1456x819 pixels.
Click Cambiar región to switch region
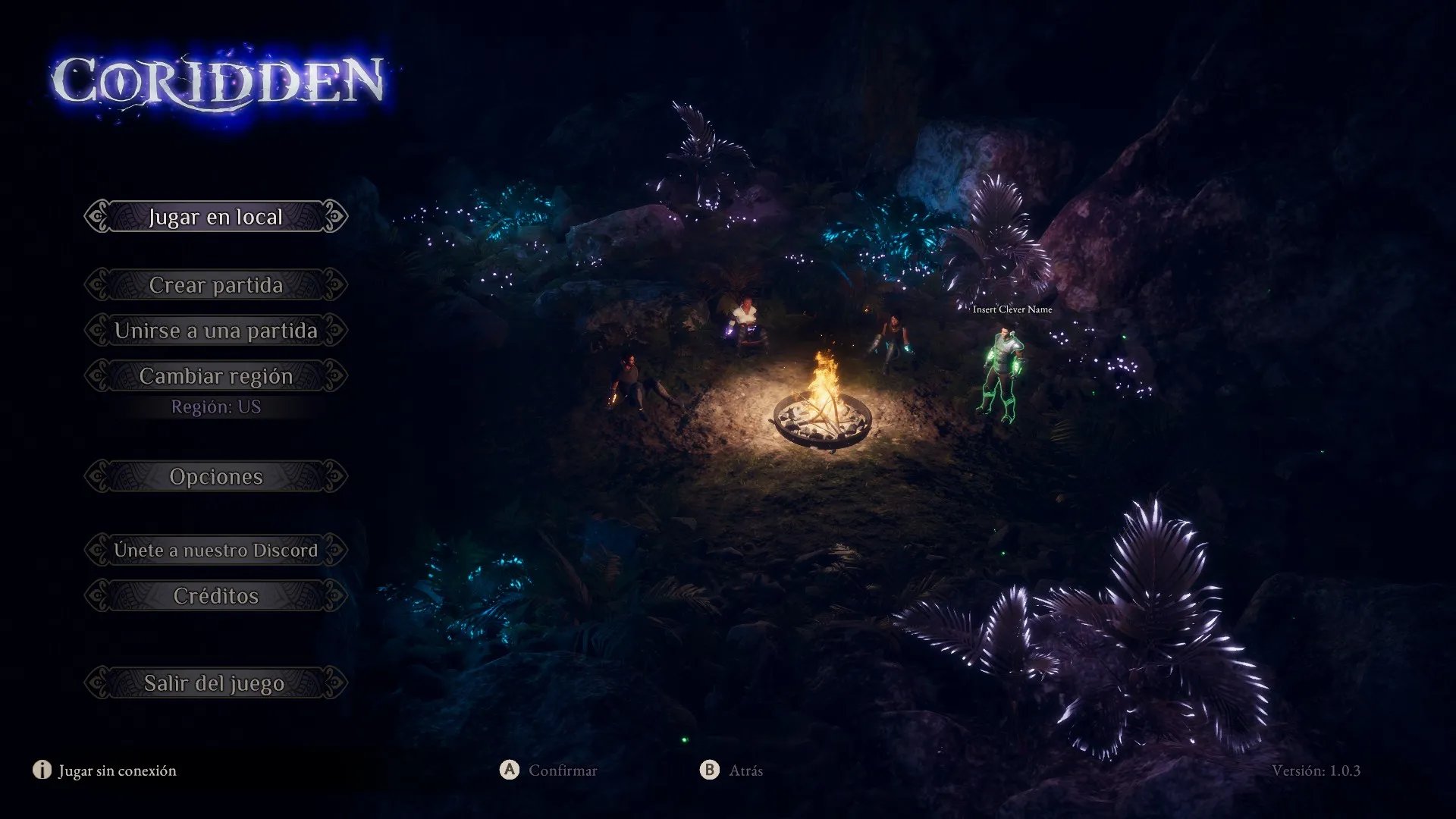pos(216,376)
